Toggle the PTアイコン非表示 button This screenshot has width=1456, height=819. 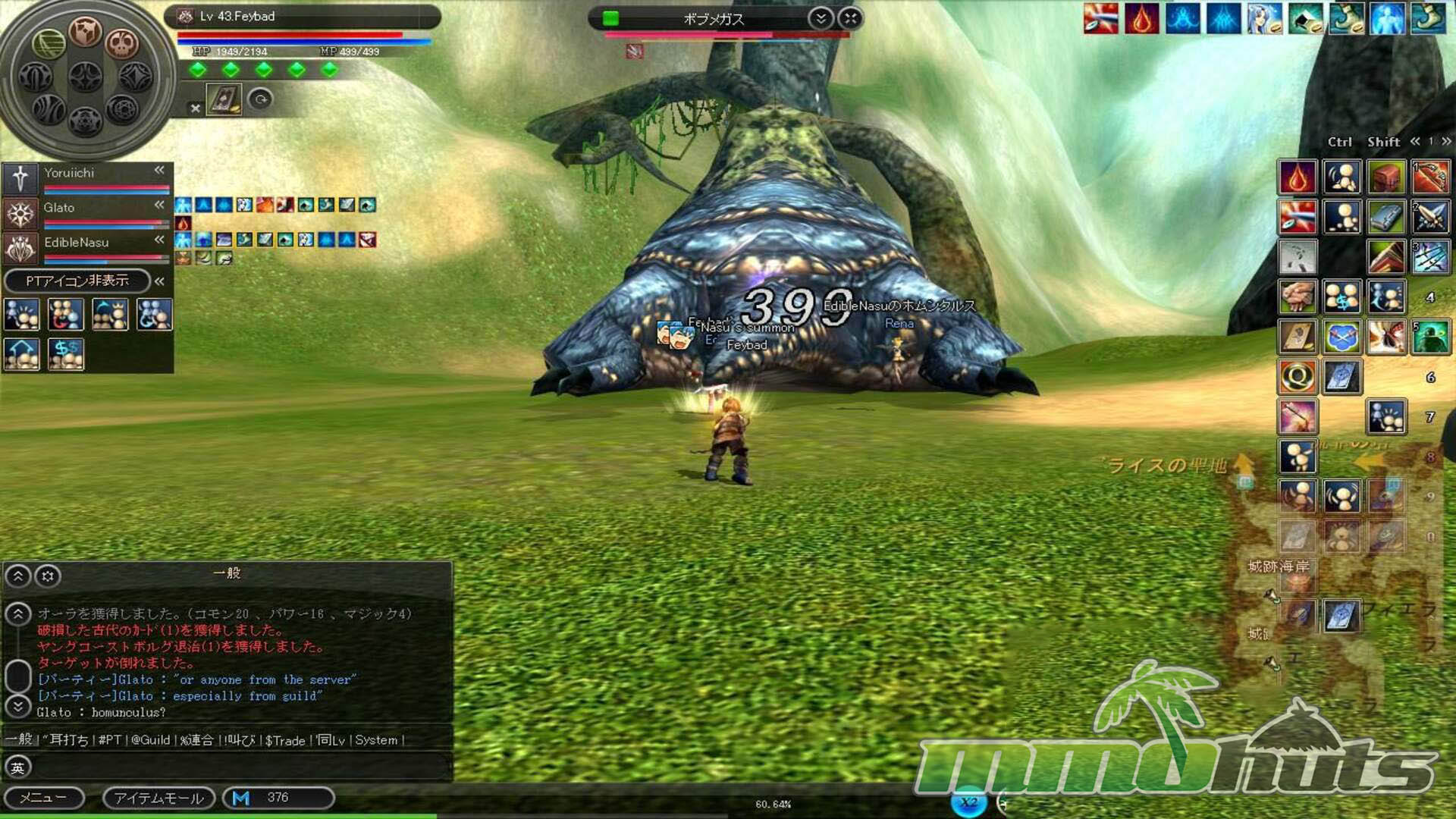(77, 281)
